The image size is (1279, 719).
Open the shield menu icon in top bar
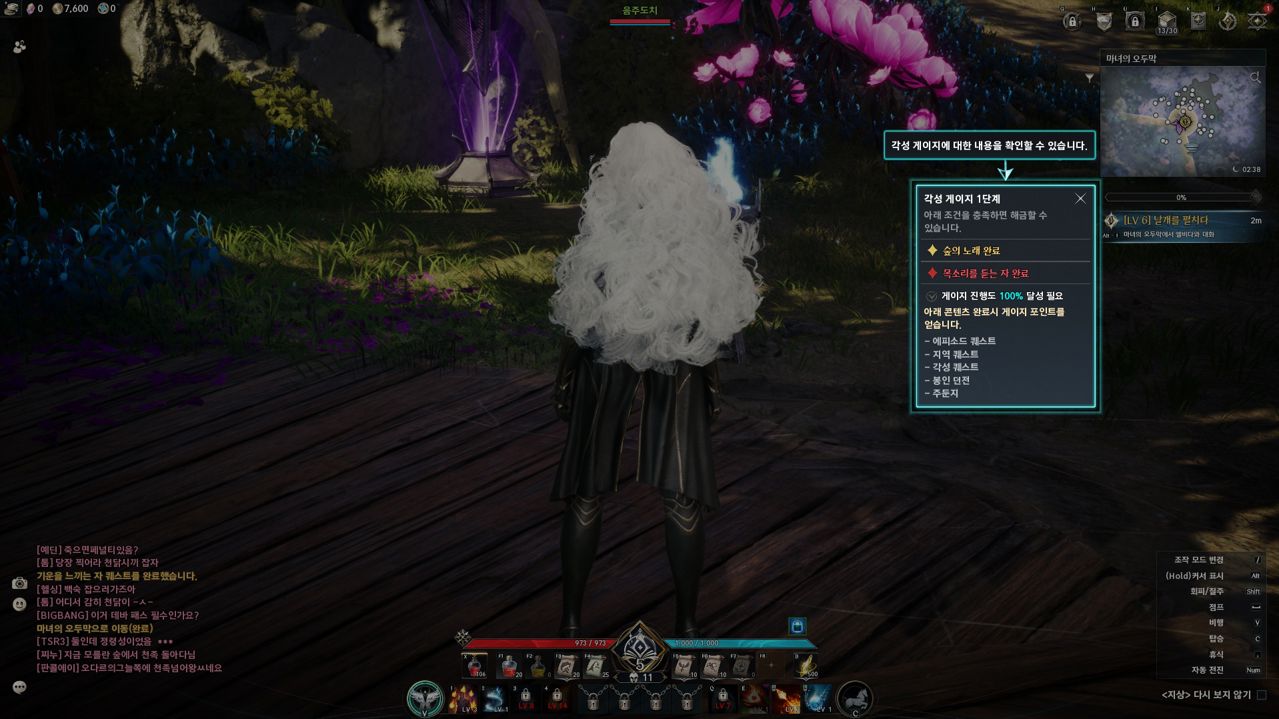1104,21
